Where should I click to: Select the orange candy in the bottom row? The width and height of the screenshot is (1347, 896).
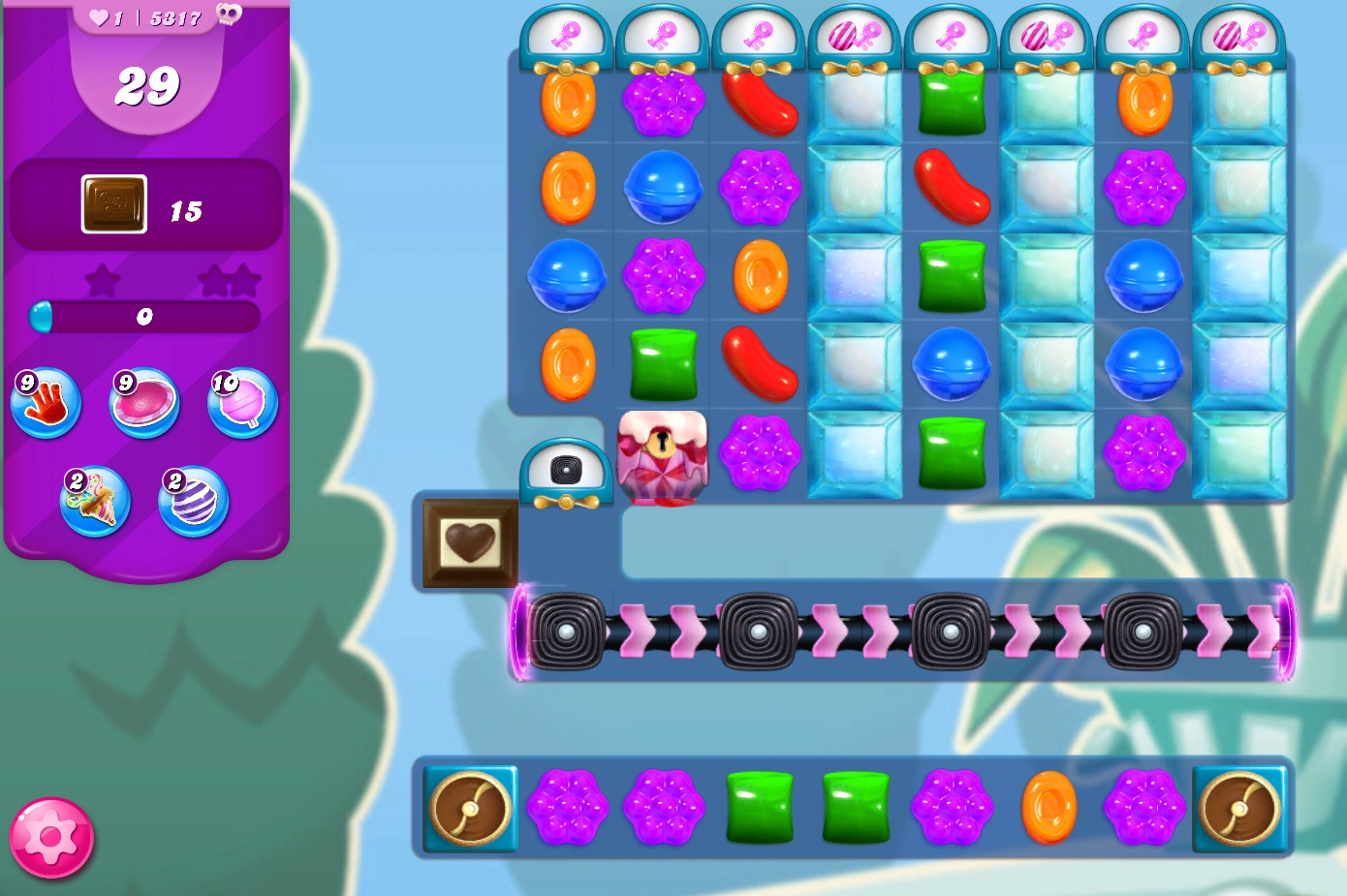(x=1048, y=809)
